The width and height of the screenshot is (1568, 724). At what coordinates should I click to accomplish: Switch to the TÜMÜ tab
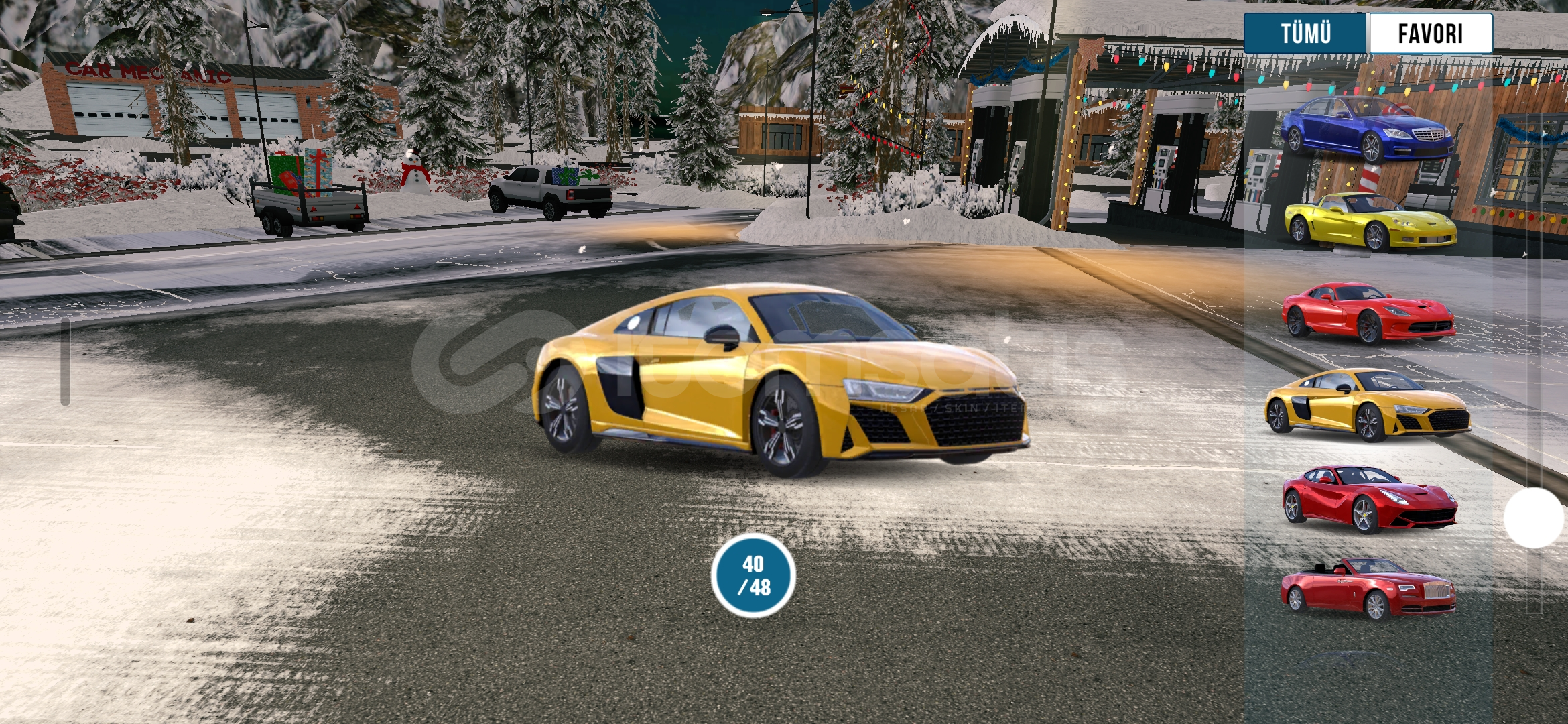1305,34
